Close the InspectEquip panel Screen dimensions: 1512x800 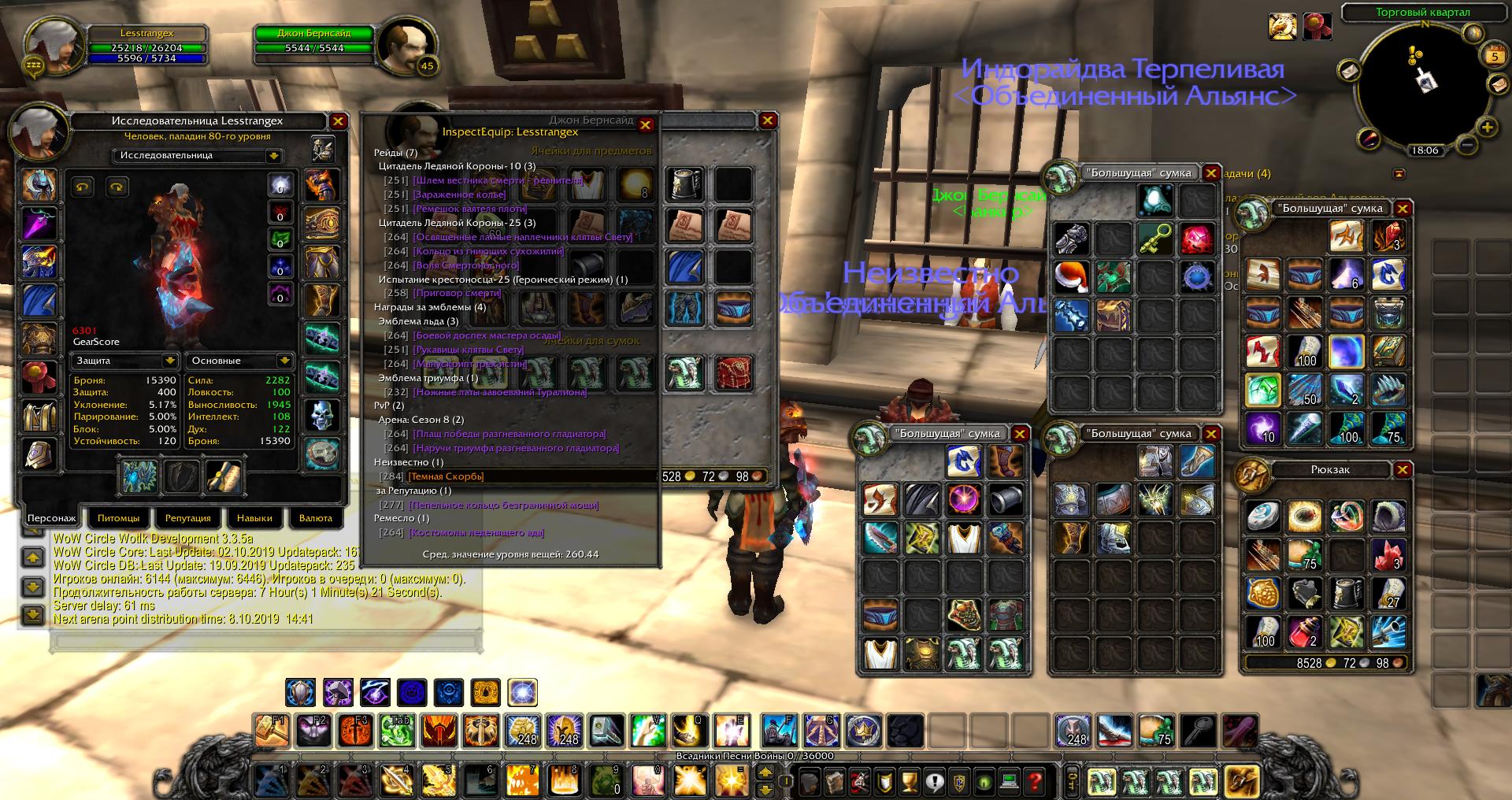[646, 124]
